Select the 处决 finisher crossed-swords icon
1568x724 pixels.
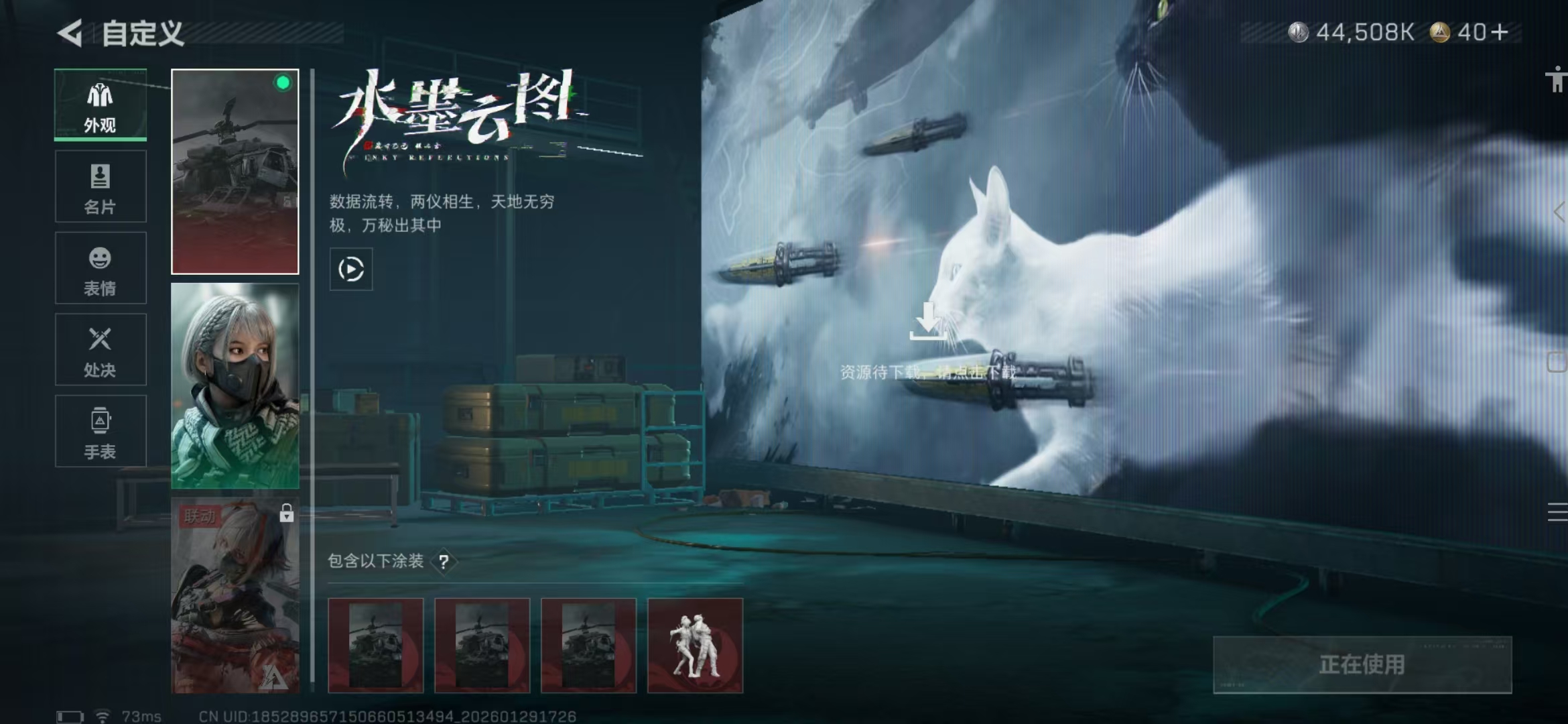pos(99,340)
